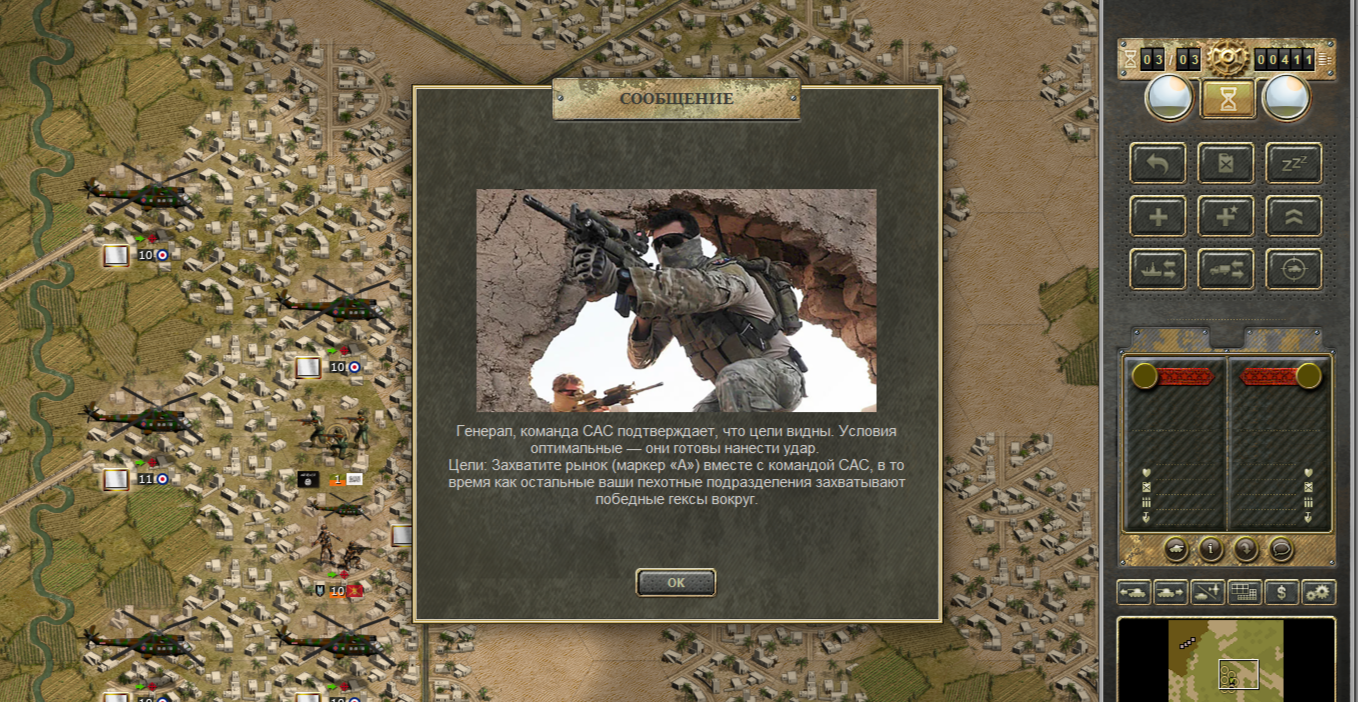This screenshot has height=702, width=1358.
Task: Undo the last move with the arrow button
Action: 1158,163
